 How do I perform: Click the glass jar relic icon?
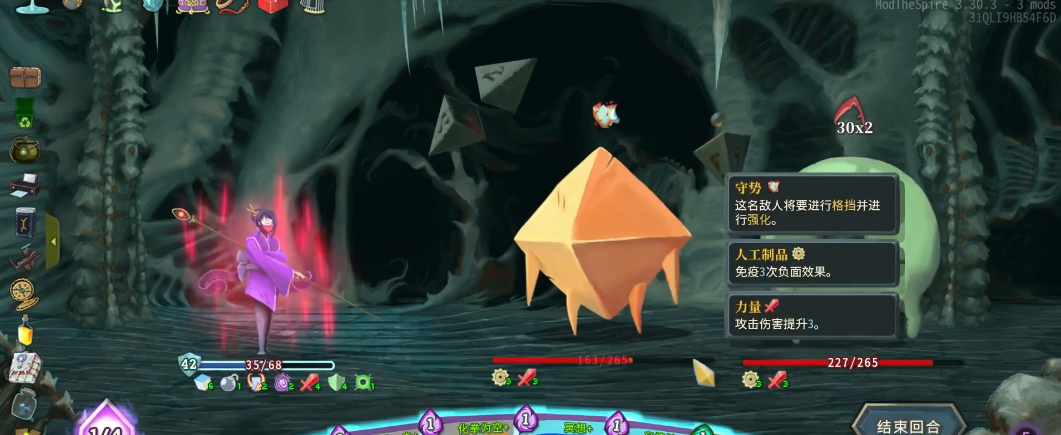24,404
